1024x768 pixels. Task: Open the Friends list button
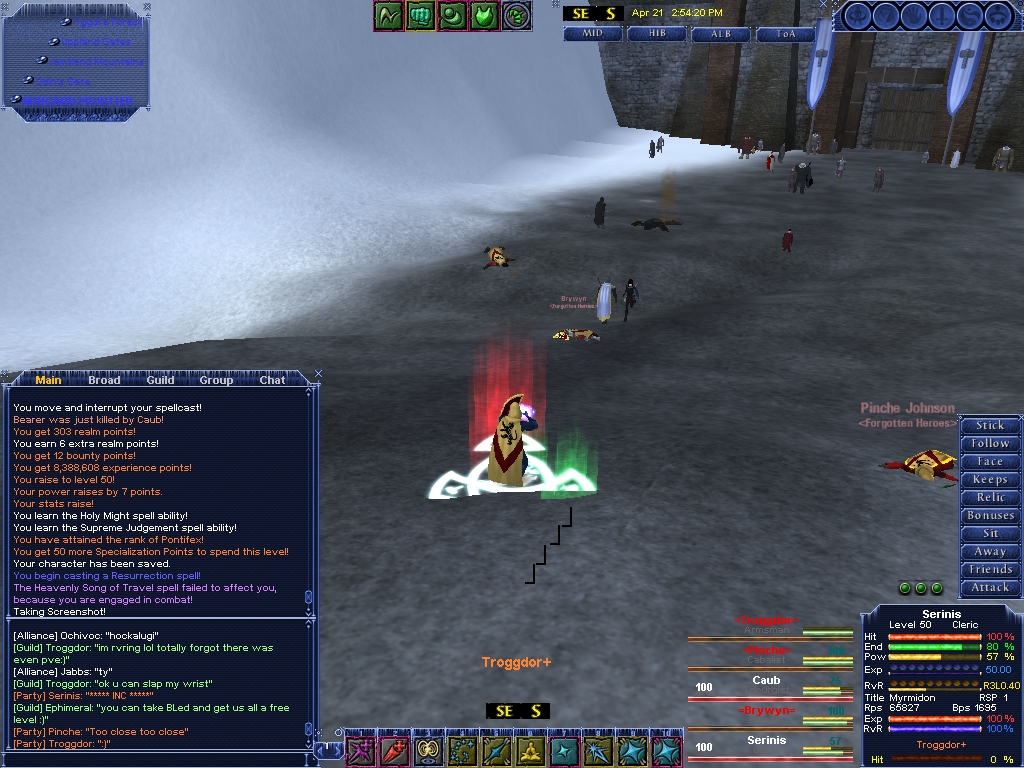(990, 569)
